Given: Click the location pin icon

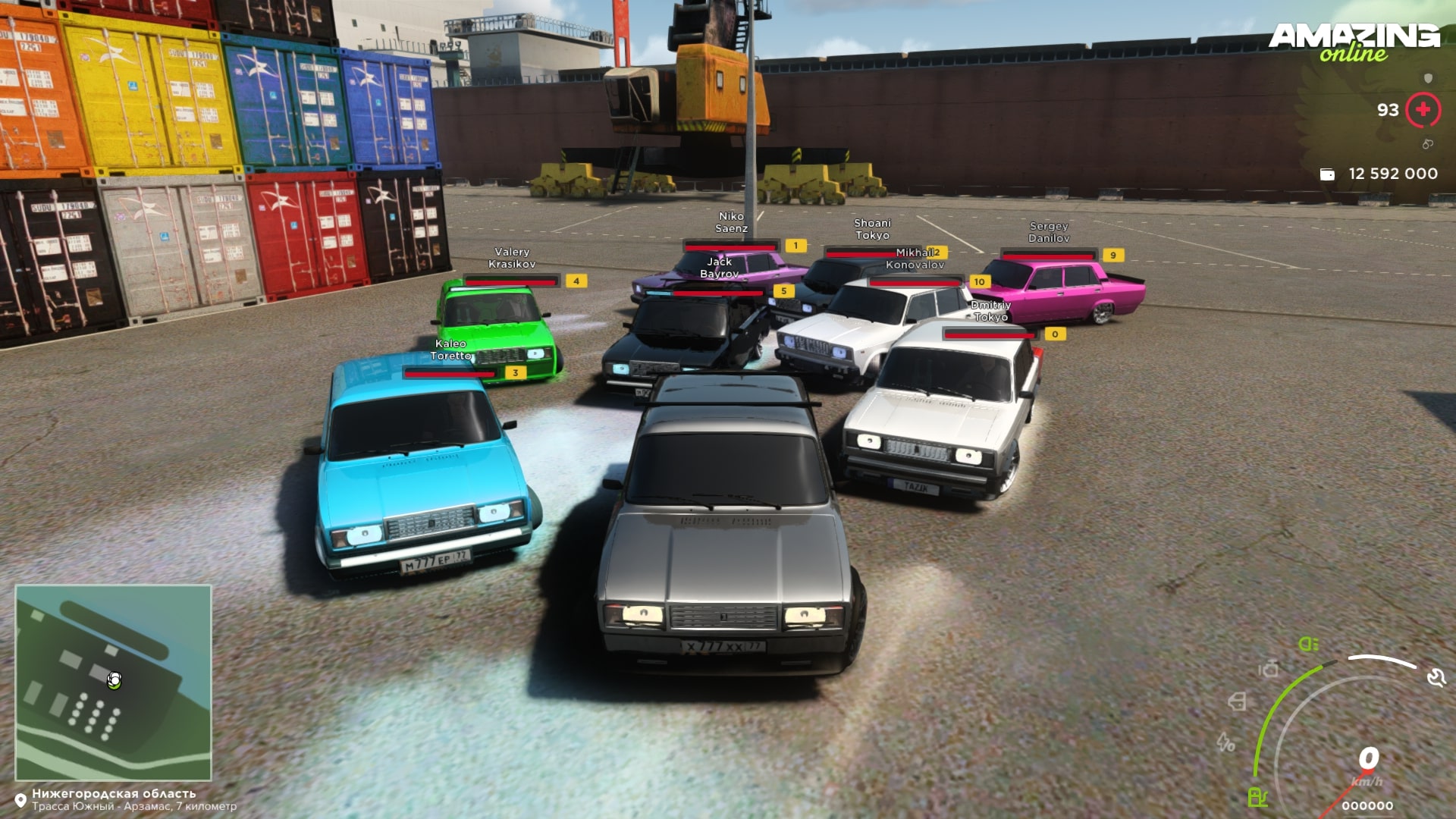Looking at the screenshot, I should pos(20,800).
